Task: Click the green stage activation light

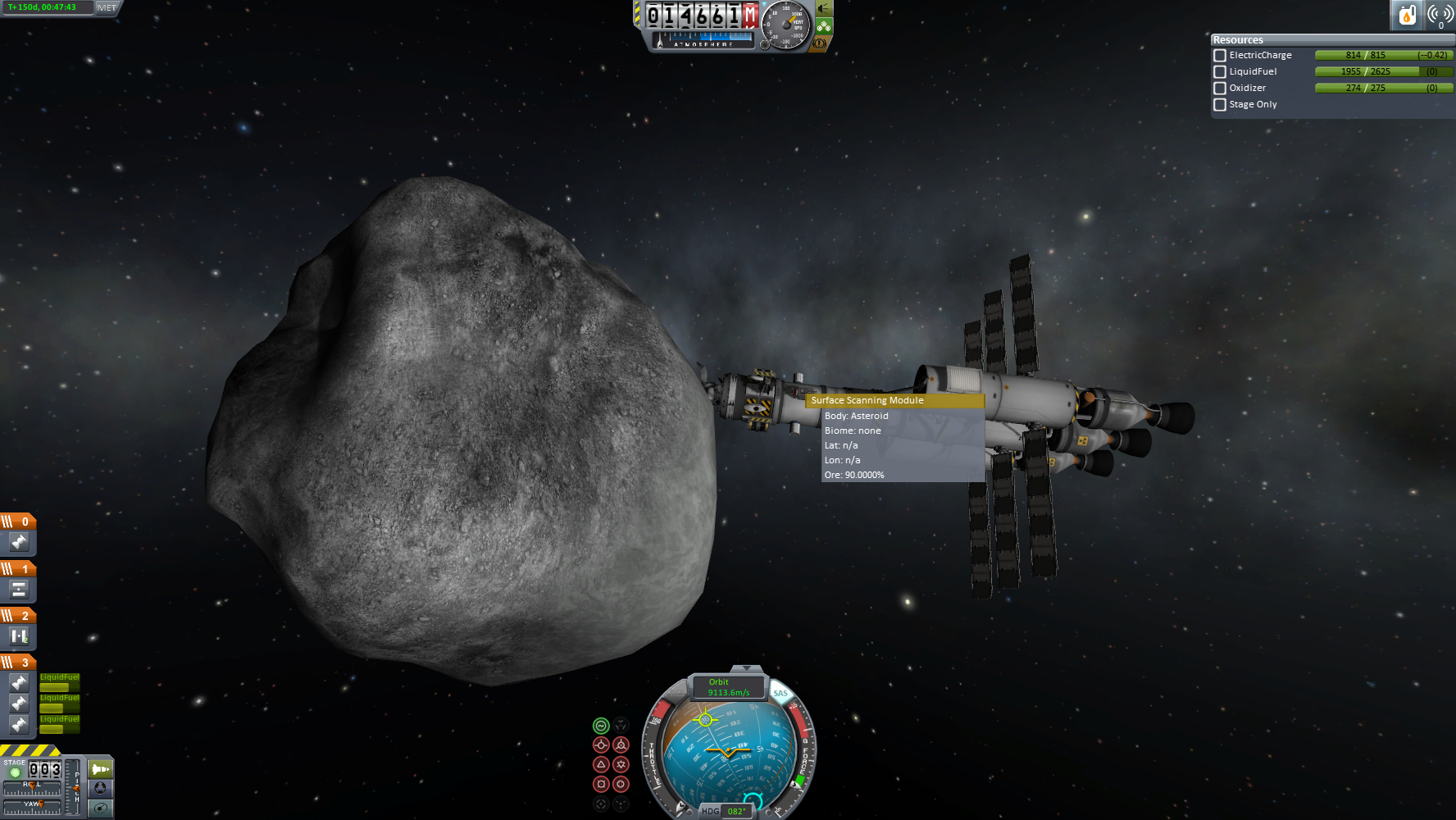Action: (15, 772)
